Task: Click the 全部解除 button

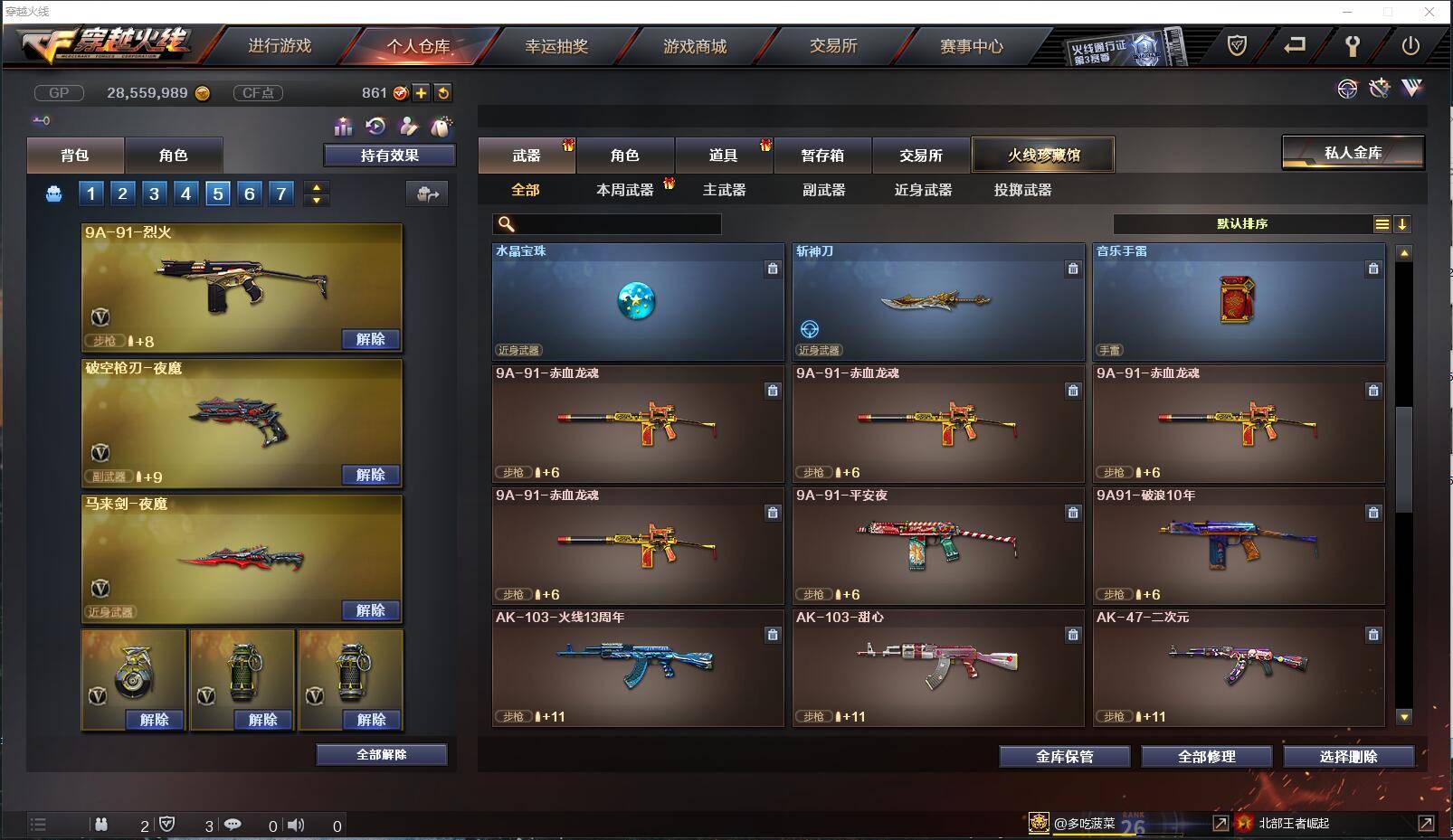Action: [380, 753]
